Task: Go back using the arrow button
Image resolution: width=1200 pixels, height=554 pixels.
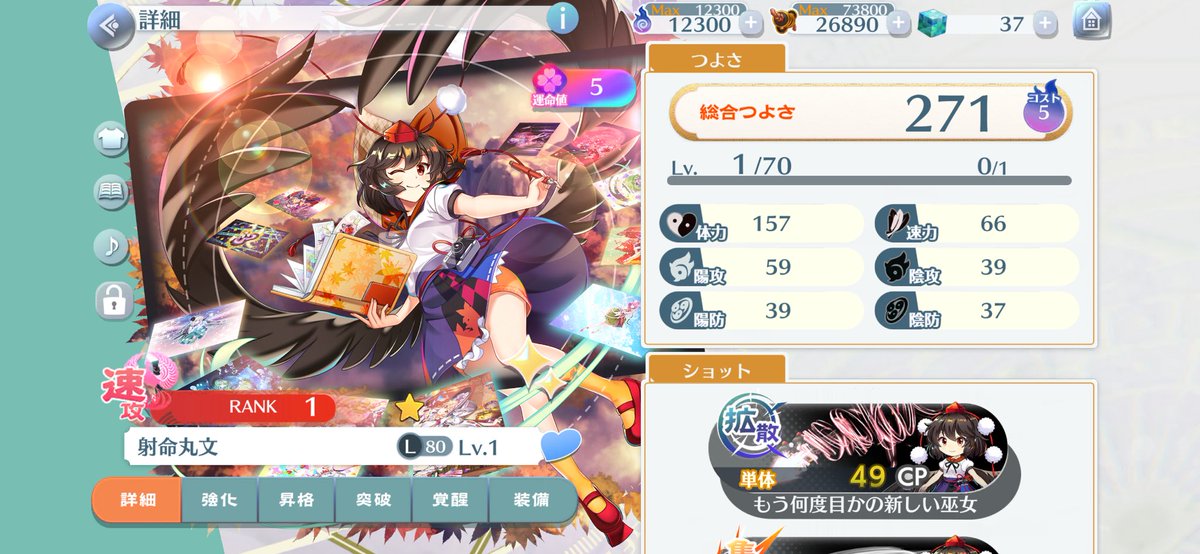Action: pyautogui.click(x=111, y=26)
